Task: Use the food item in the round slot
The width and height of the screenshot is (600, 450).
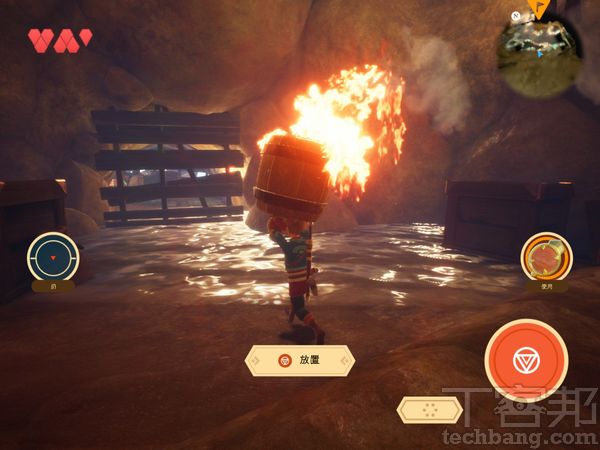Action: coord(546,256)
